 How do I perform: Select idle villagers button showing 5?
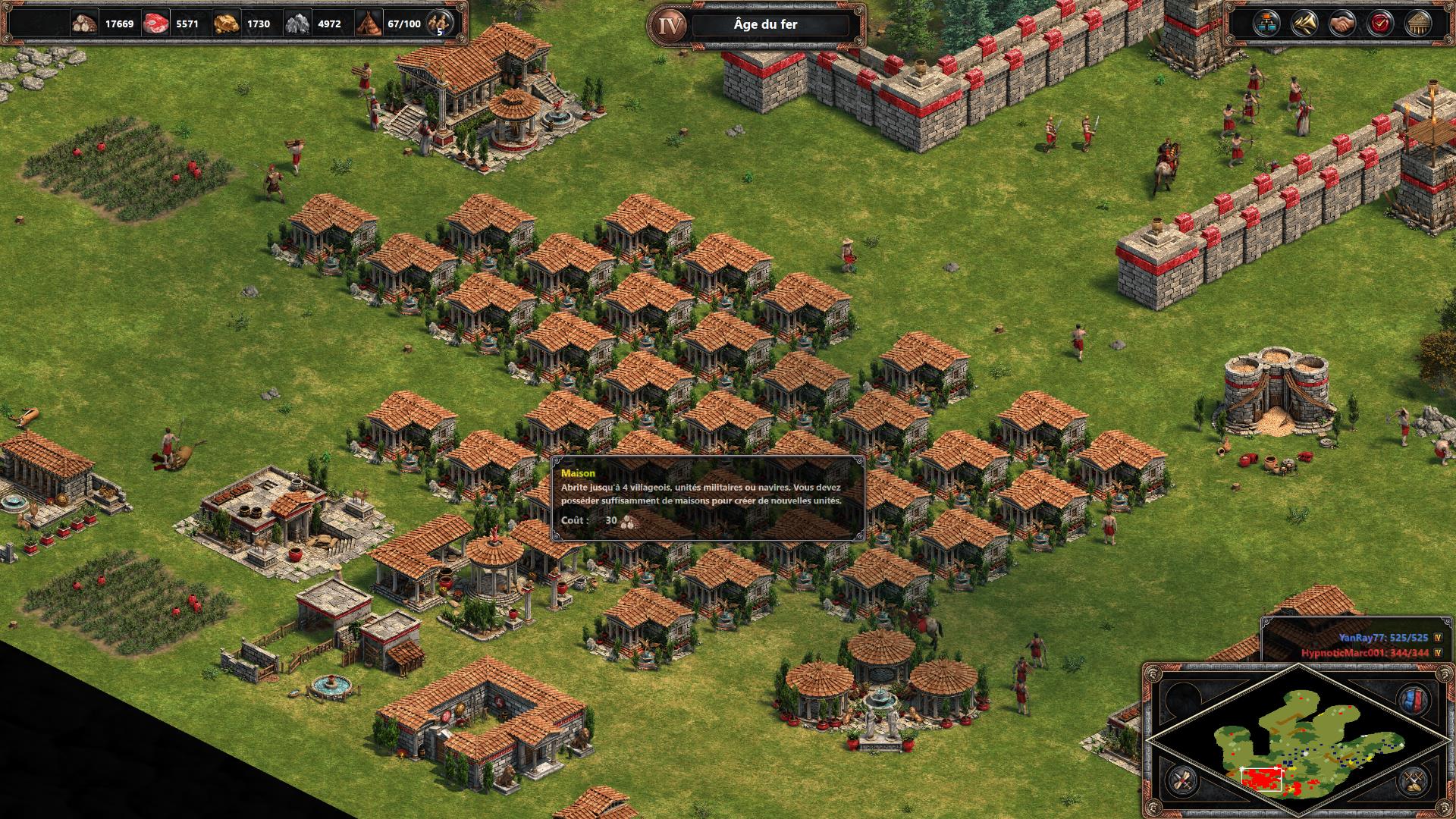coord(438,24)
